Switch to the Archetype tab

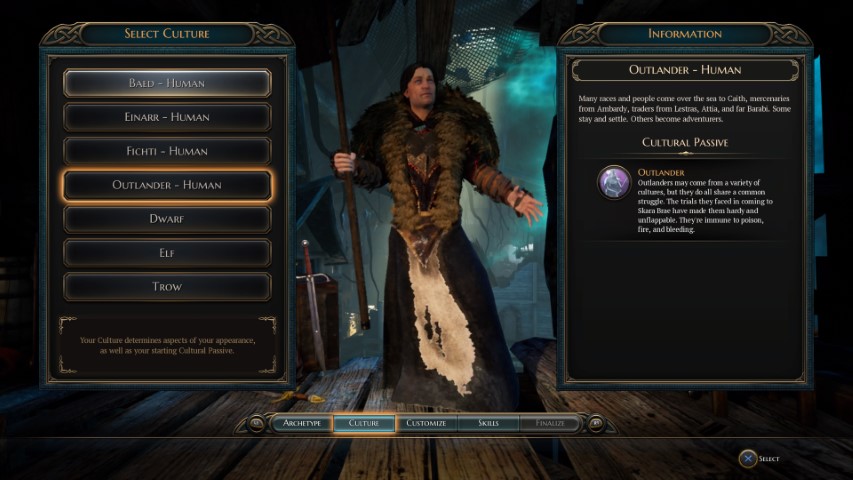[301, 423]
